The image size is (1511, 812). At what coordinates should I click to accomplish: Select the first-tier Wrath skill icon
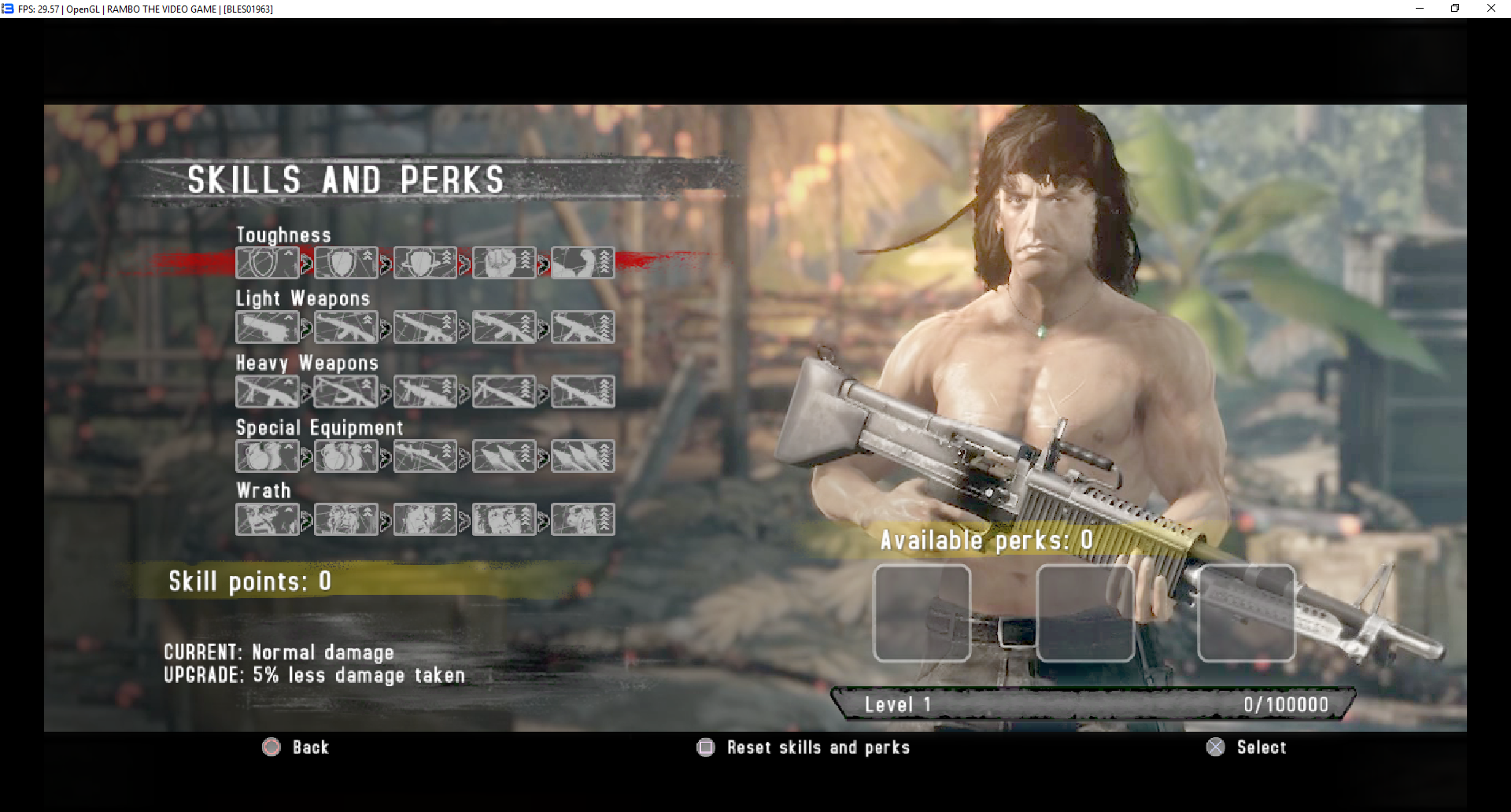(268, 519)
